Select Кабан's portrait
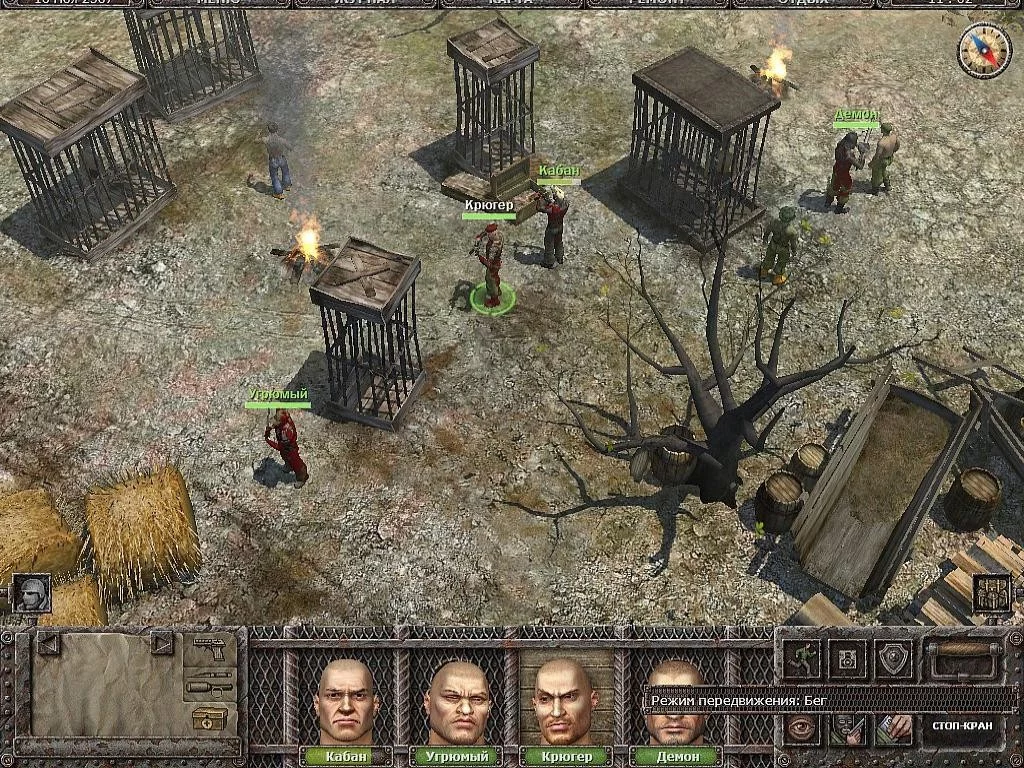 347,700
